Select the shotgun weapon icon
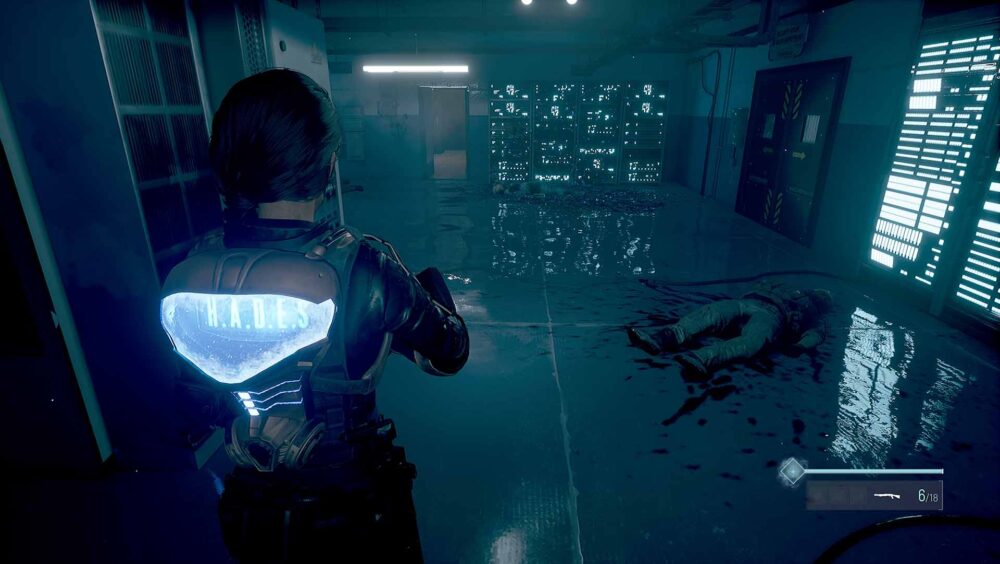Screen dimensions: 1000x564 point(887,494)
